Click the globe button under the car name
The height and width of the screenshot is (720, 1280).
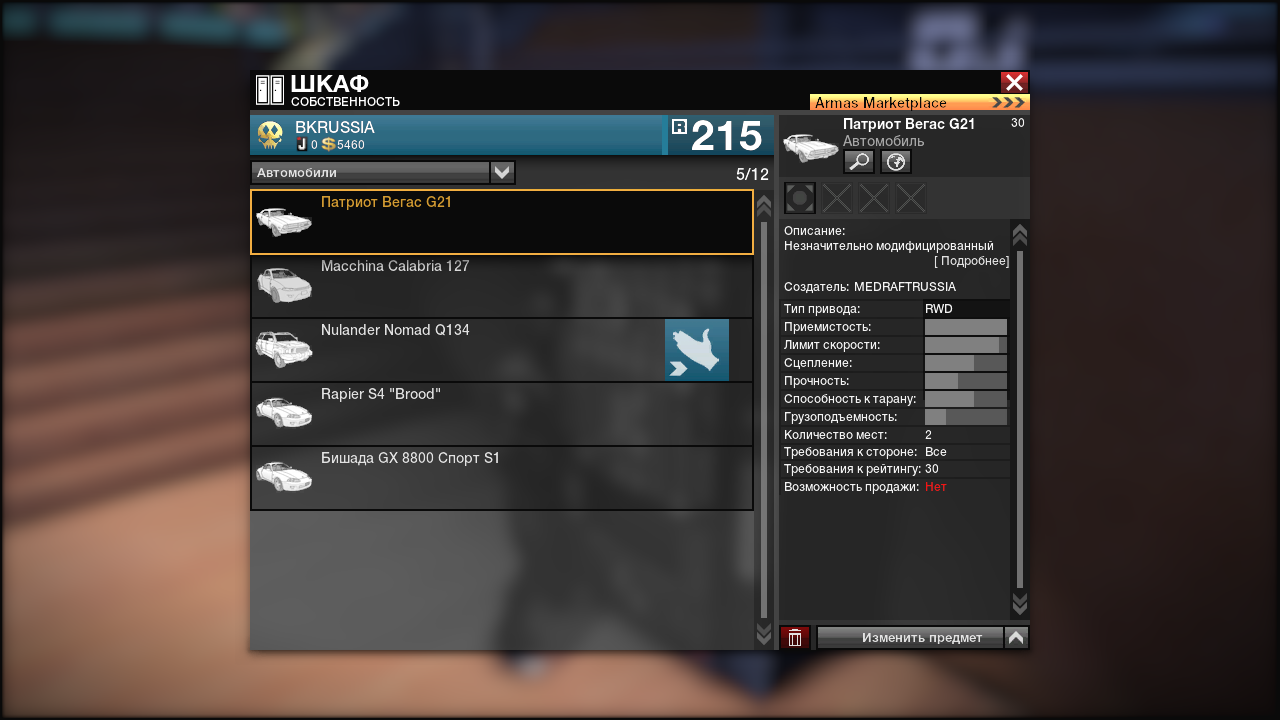[x=896, y=162]
